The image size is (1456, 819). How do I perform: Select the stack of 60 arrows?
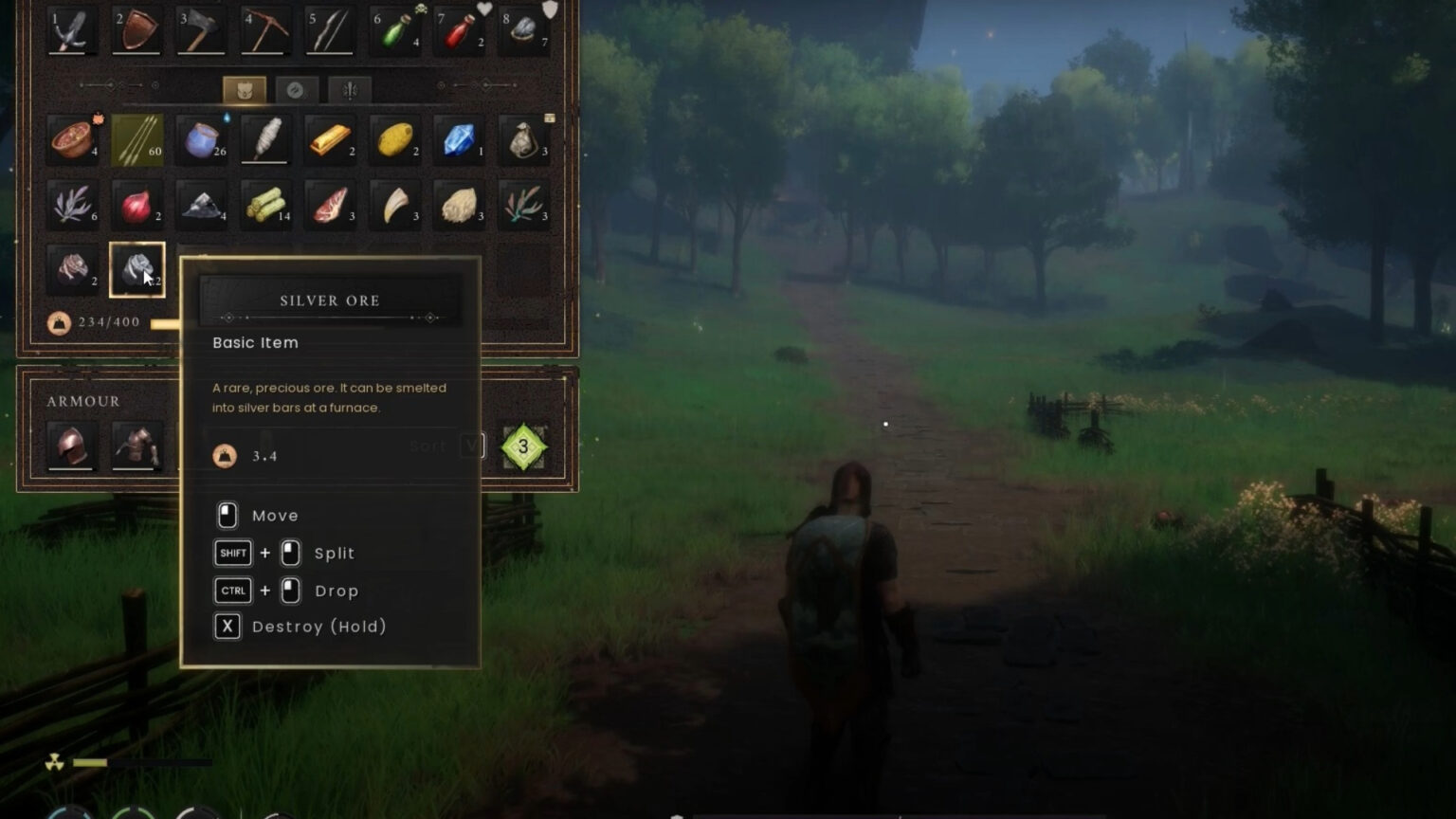137,139
